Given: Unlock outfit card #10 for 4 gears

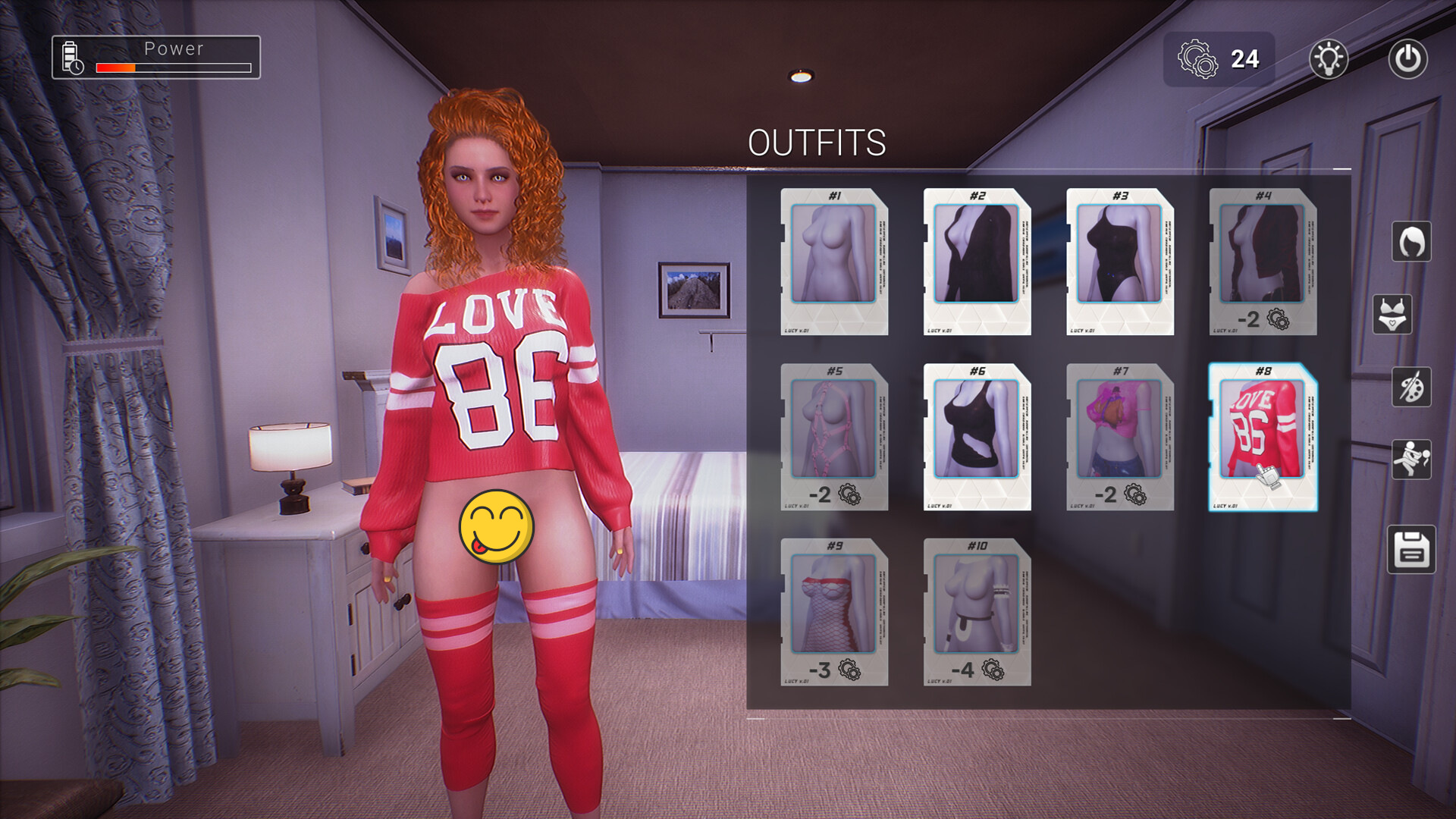Looking at the screenshot, I should click(x=977, y=611).
